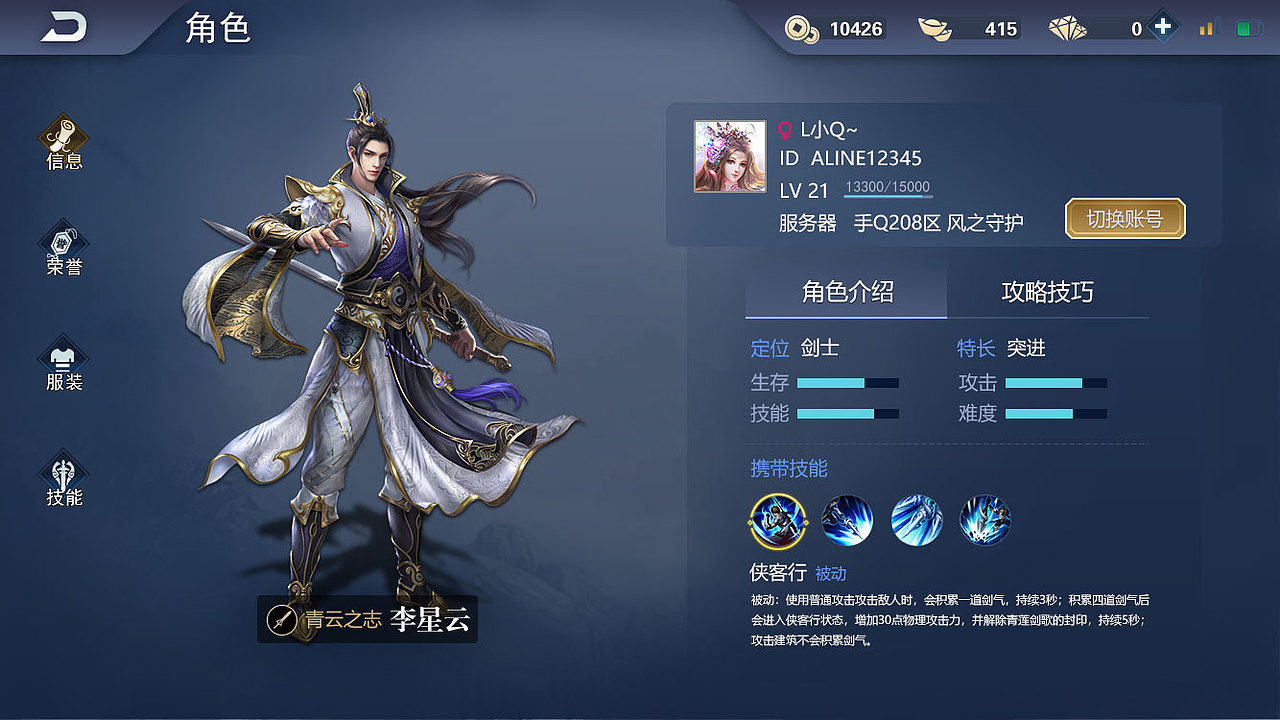View the second skill icon details
This screenshot has width=1280, height=720.
[847, 522]
